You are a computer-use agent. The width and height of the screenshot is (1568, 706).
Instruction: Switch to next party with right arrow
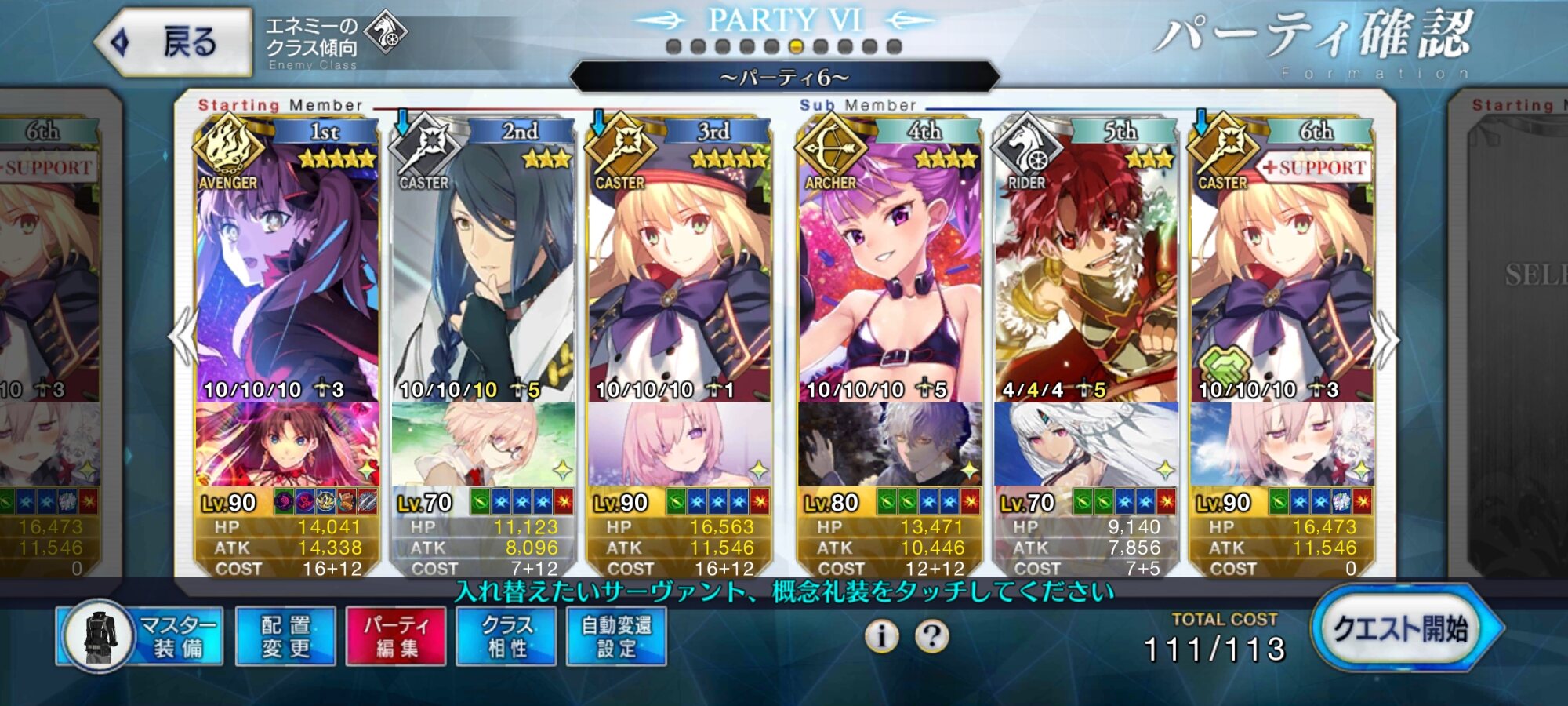pos(1385,339)
